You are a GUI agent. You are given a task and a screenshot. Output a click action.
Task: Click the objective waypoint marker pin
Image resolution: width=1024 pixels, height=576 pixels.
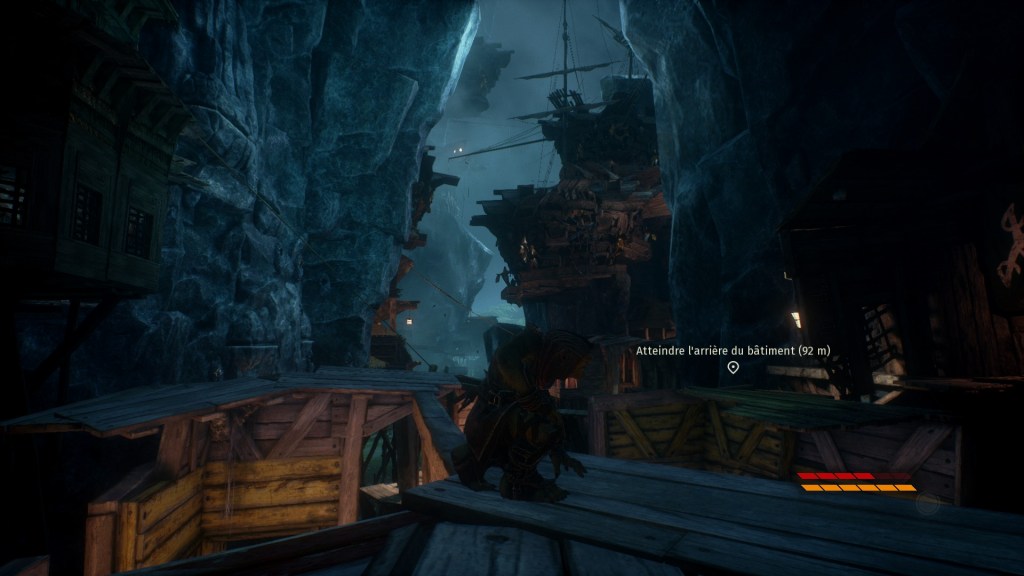733,368
